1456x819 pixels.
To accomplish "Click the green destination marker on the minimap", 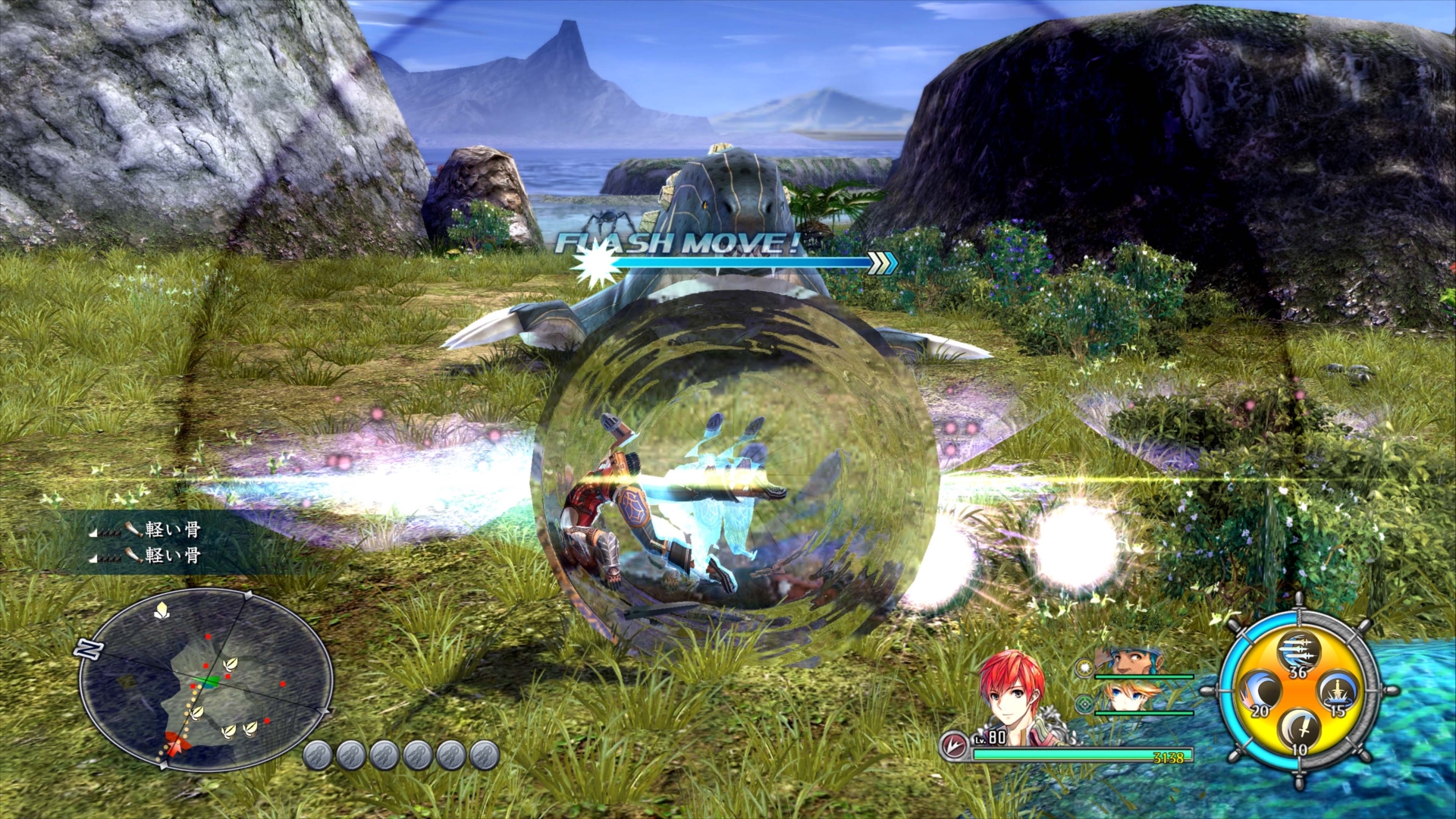I will pos(206,680).
